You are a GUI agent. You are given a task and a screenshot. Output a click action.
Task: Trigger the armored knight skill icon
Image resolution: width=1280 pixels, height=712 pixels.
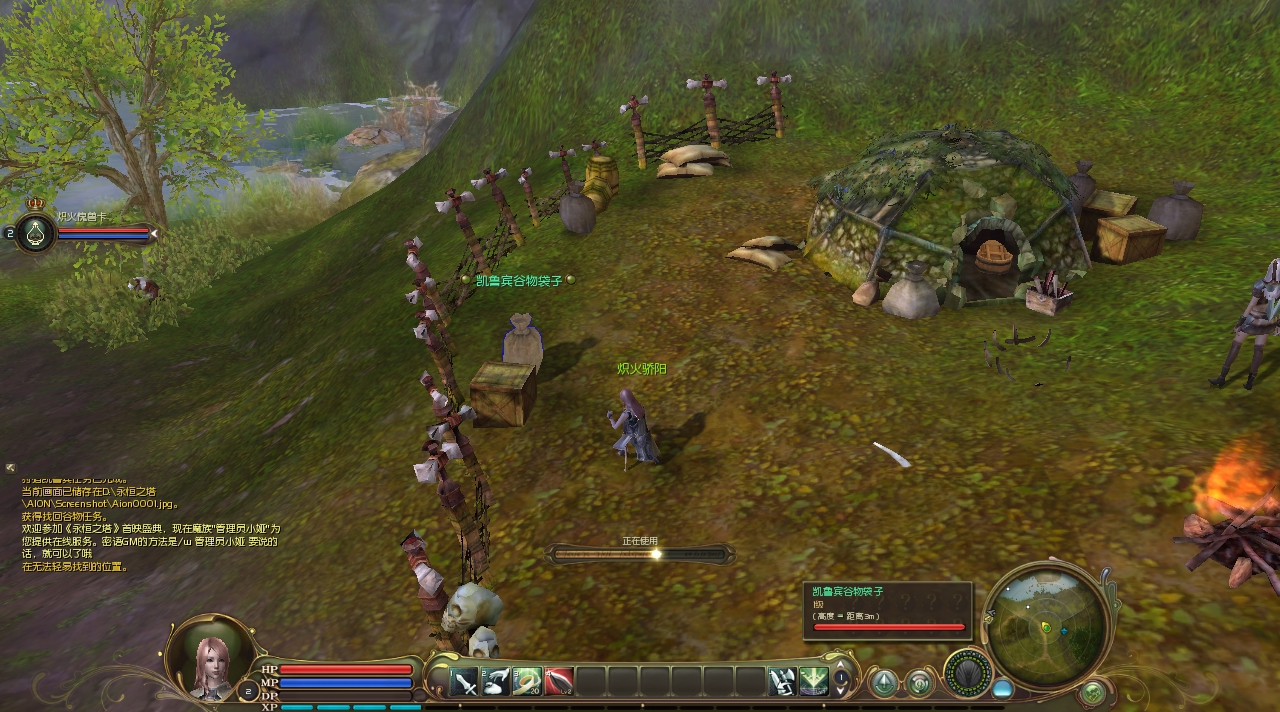(782, 682)
